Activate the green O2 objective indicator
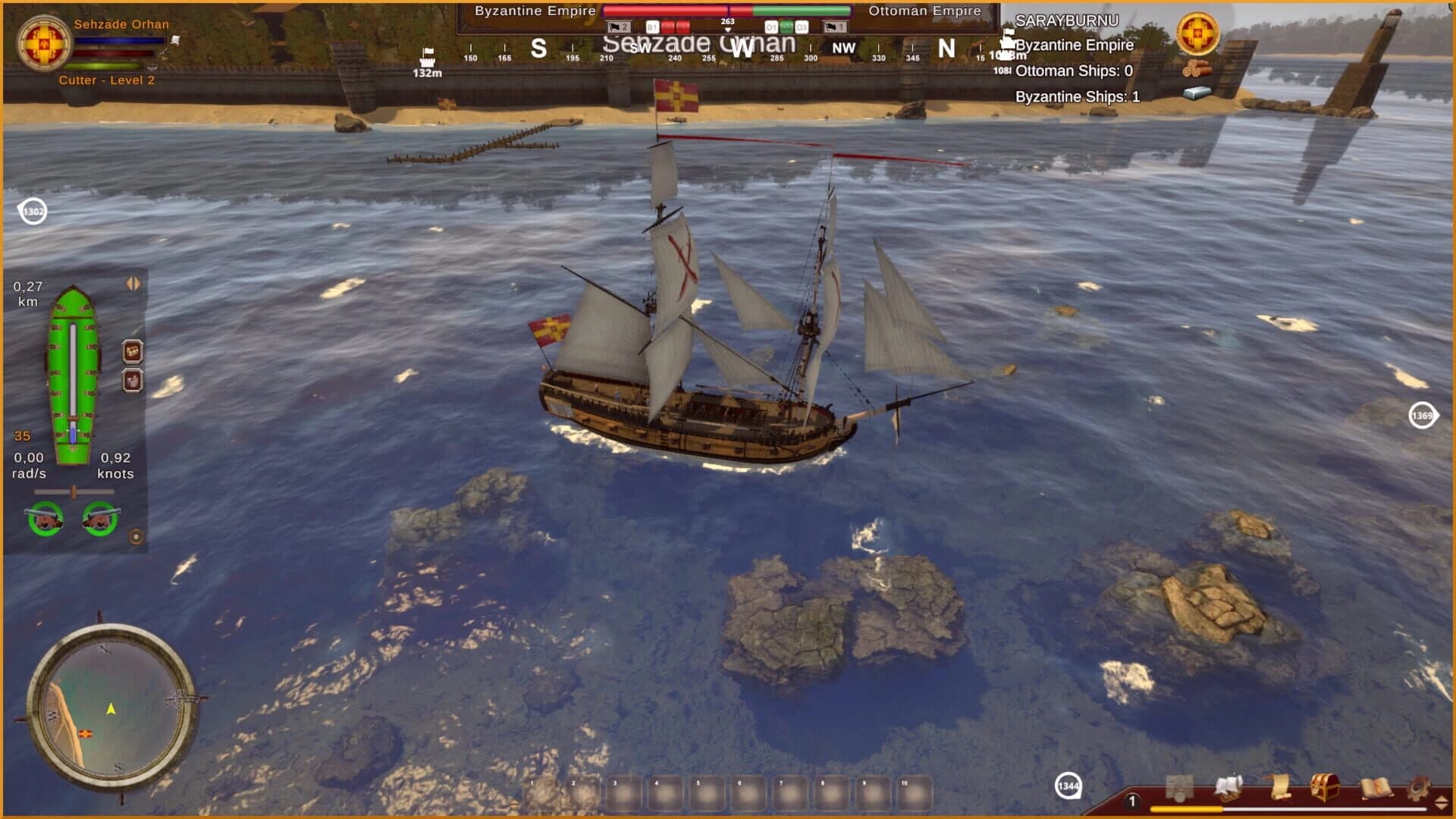 [x=787, y=26]
